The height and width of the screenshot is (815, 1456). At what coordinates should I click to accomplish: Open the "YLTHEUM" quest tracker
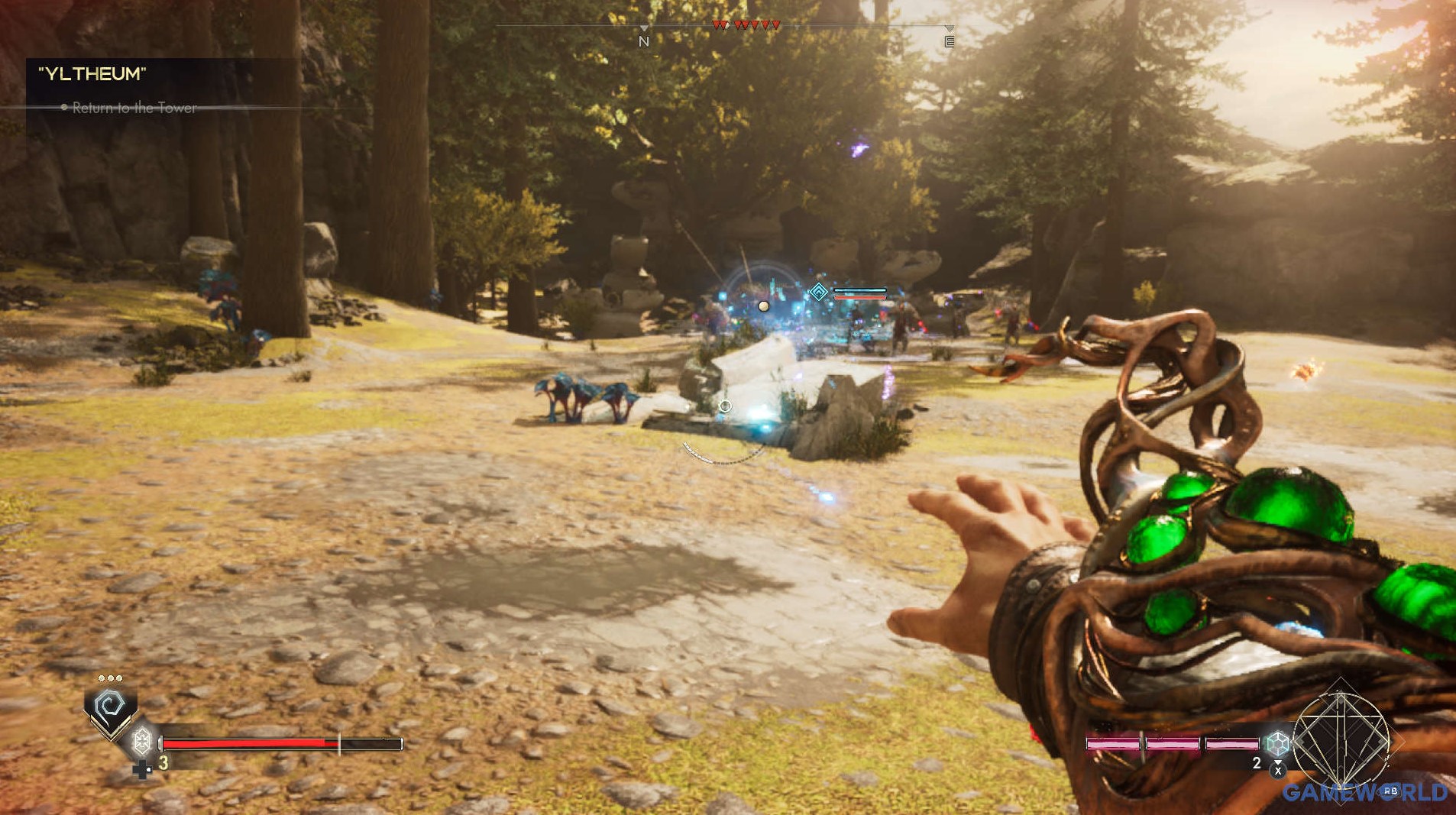click(x=92, y=74)
